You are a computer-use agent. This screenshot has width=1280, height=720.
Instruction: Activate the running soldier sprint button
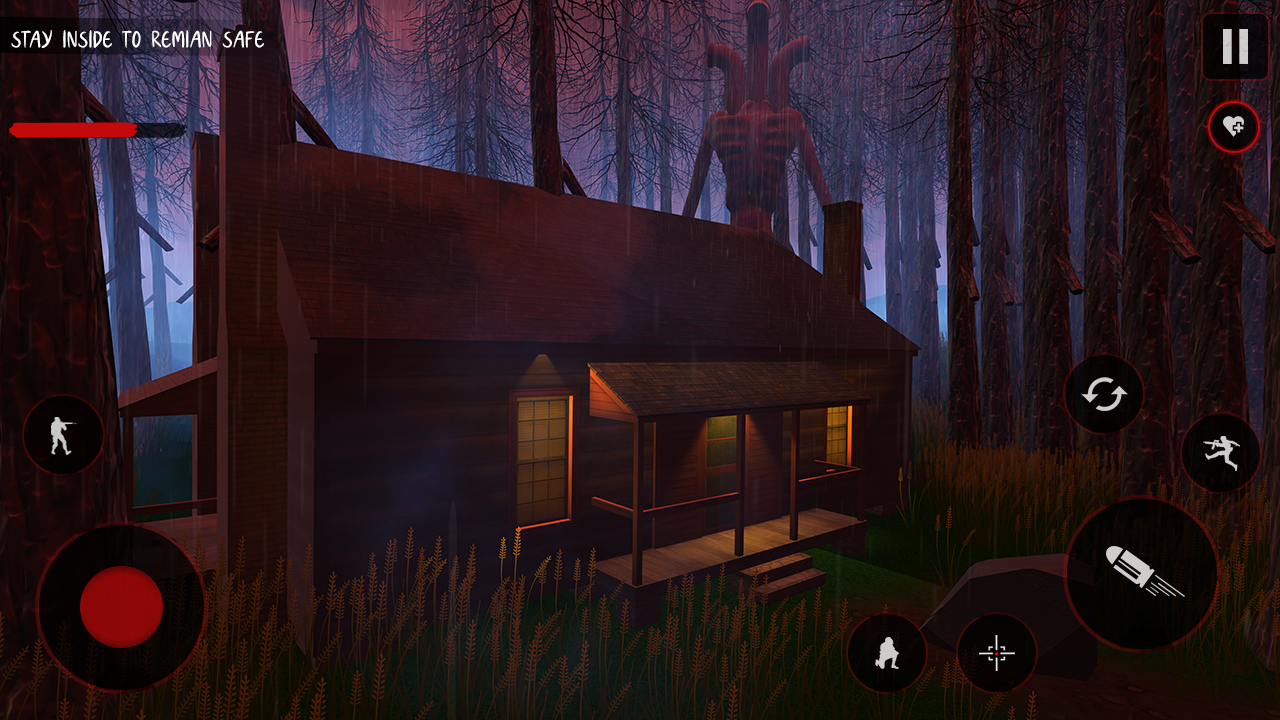(x=1221, y=453)
